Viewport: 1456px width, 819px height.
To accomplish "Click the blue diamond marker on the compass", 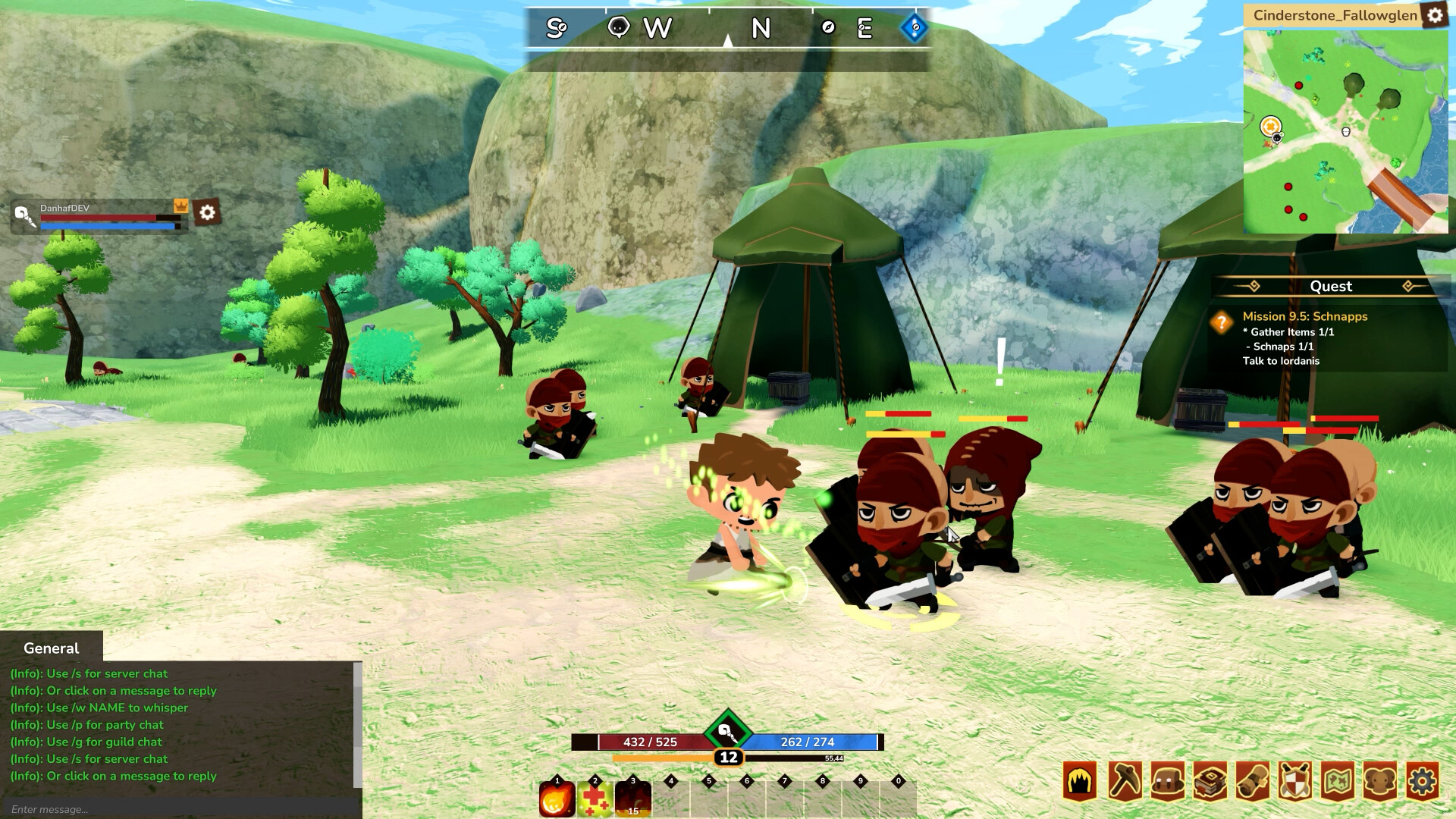I will click(x=914, y=27).
